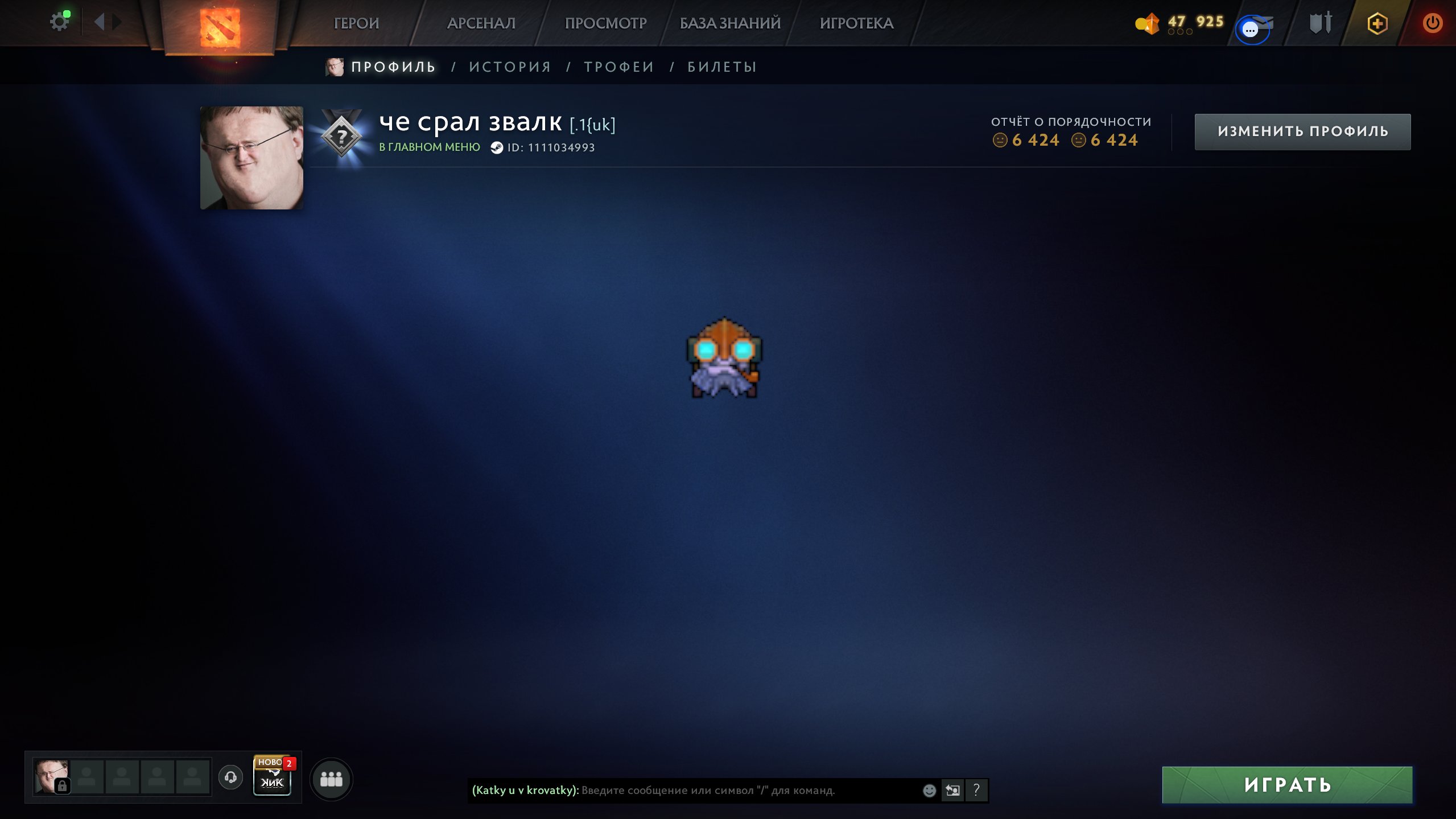The image size is (1456, 819).
Task: Expand the three-dot status indicator
Action: click(x=1179, y=32)
